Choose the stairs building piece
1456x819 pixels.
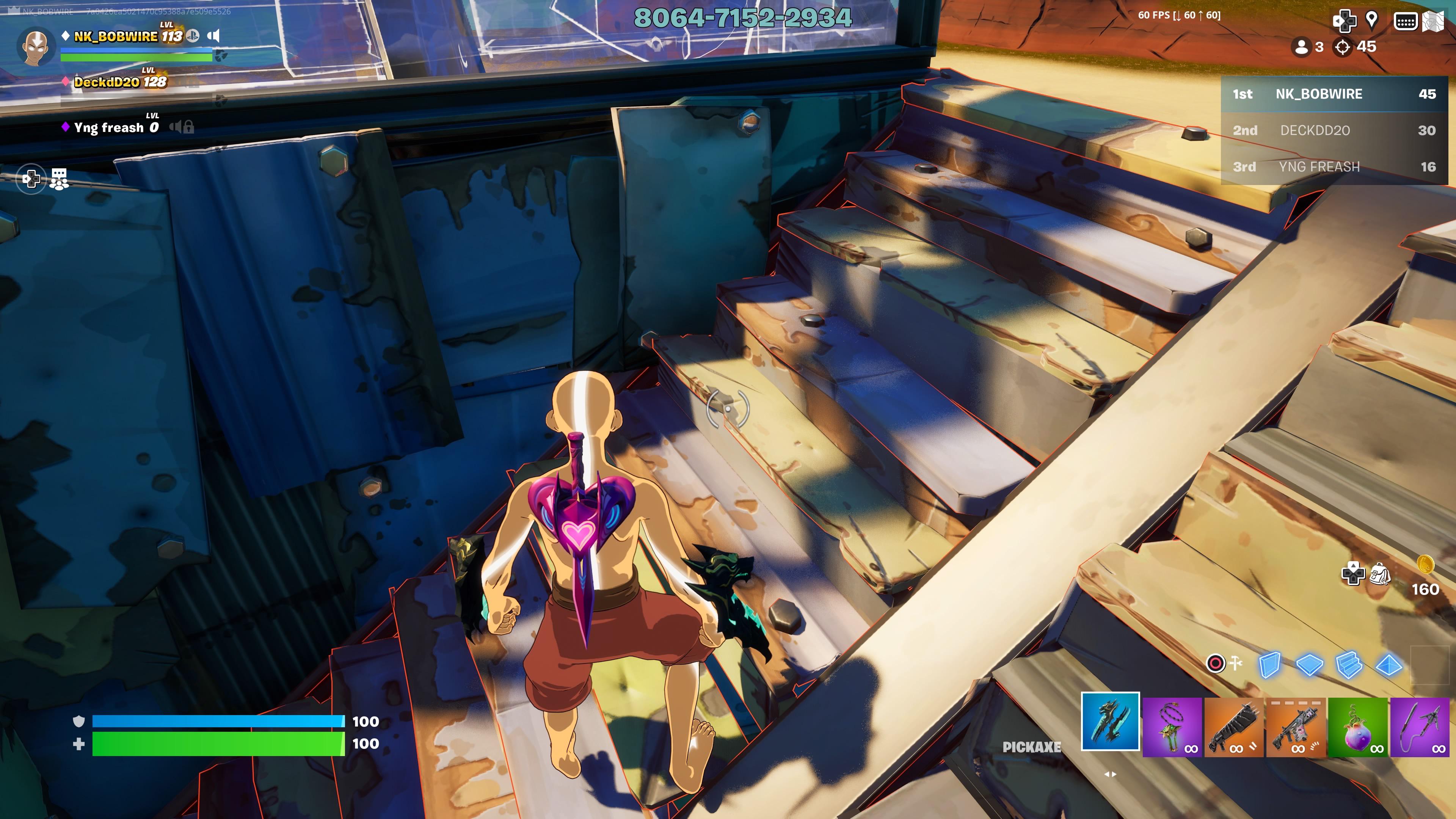[1349, 665]
